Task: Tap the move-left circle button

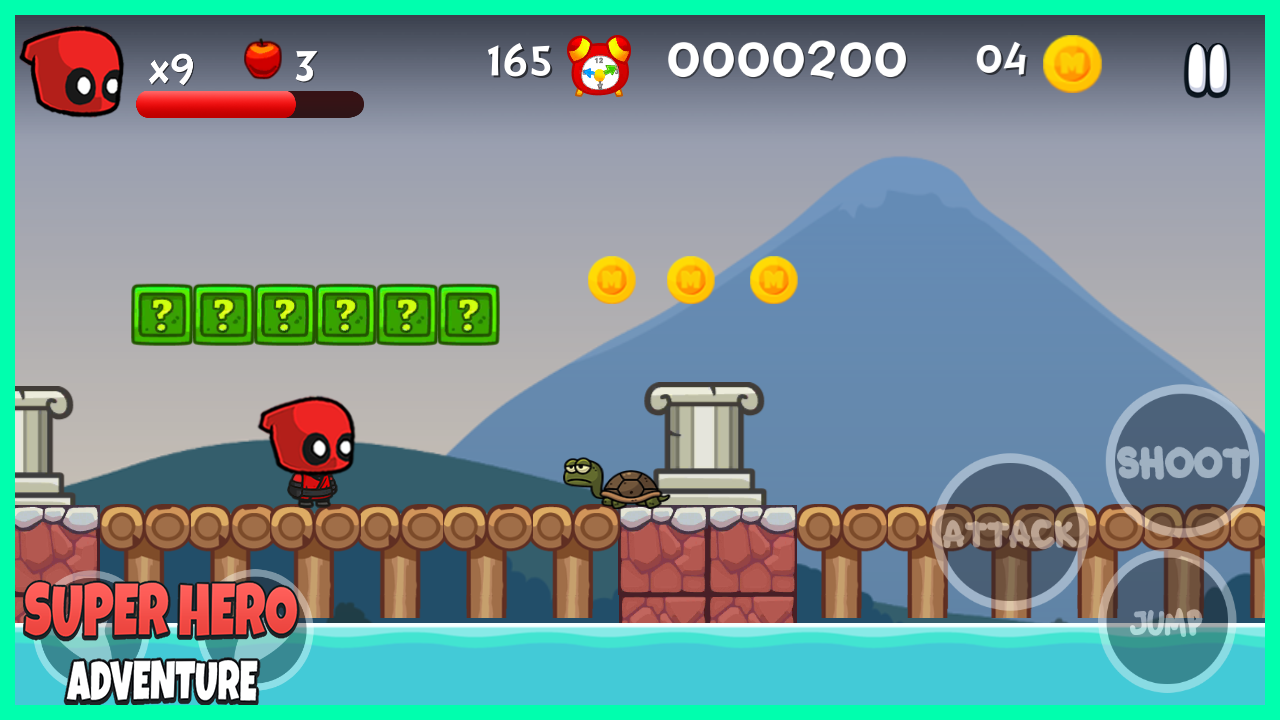Action: click(90, 630)
